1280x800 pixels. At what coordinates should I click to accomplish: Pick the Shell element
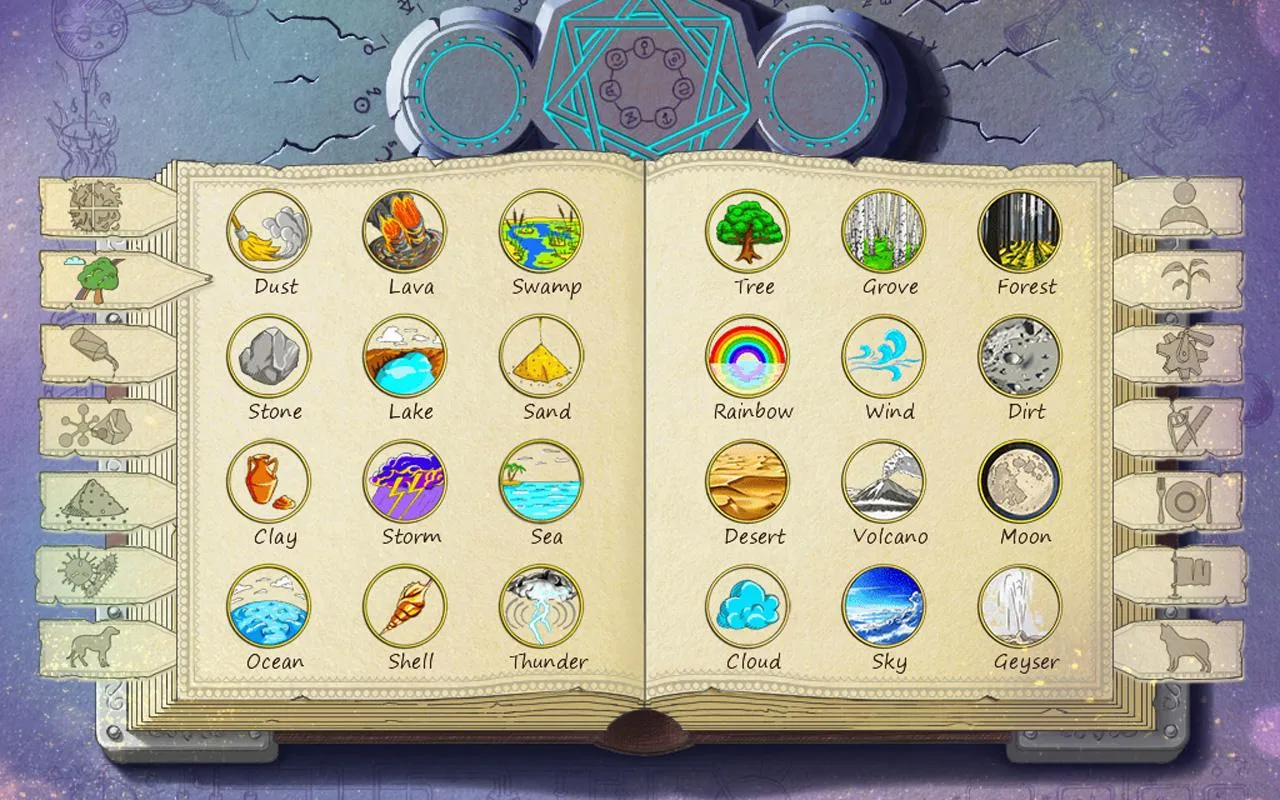408,608
